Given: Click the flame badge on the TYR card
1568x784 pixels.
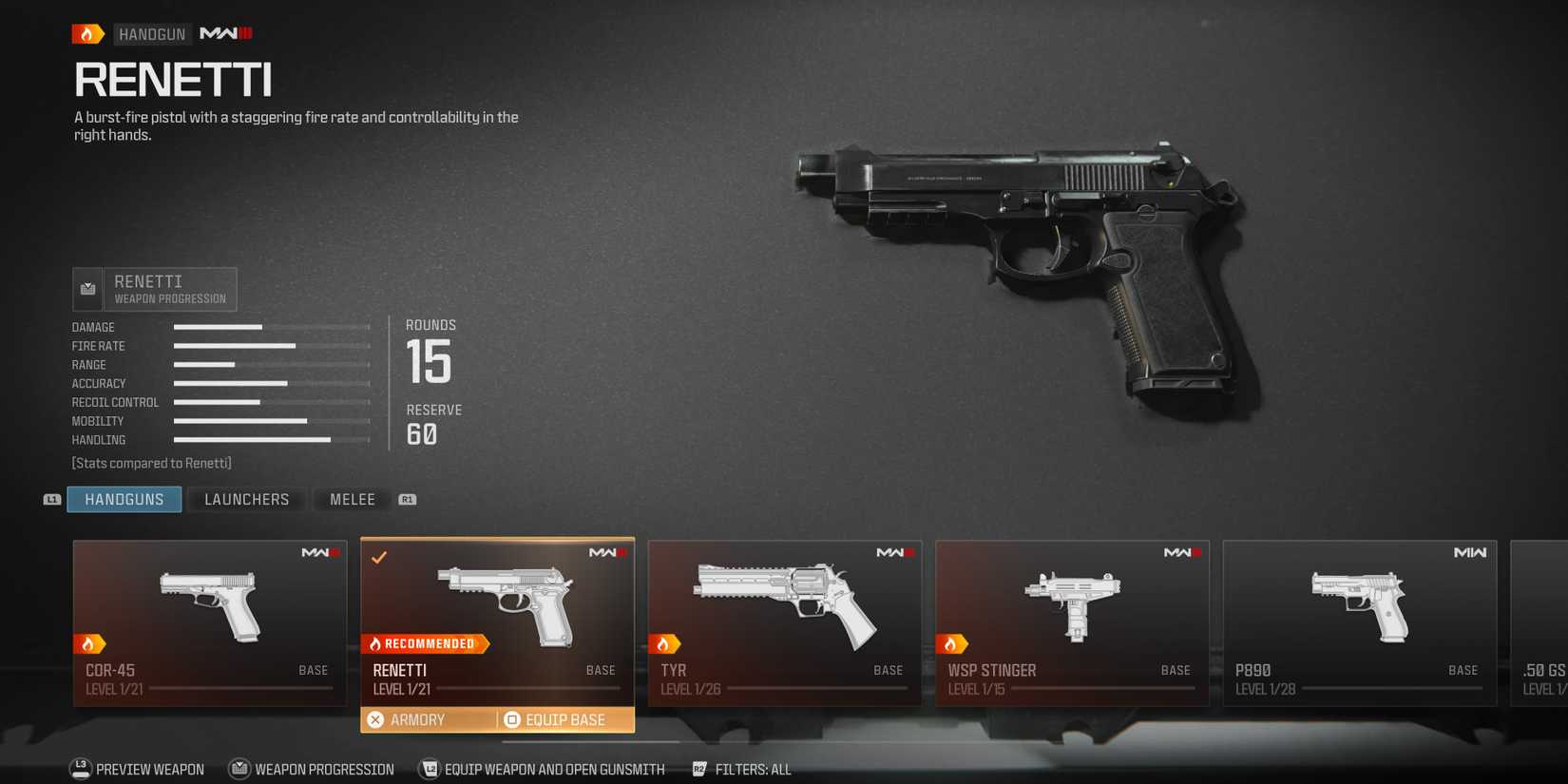Looking at the screenshot, I should pos(667,643).
